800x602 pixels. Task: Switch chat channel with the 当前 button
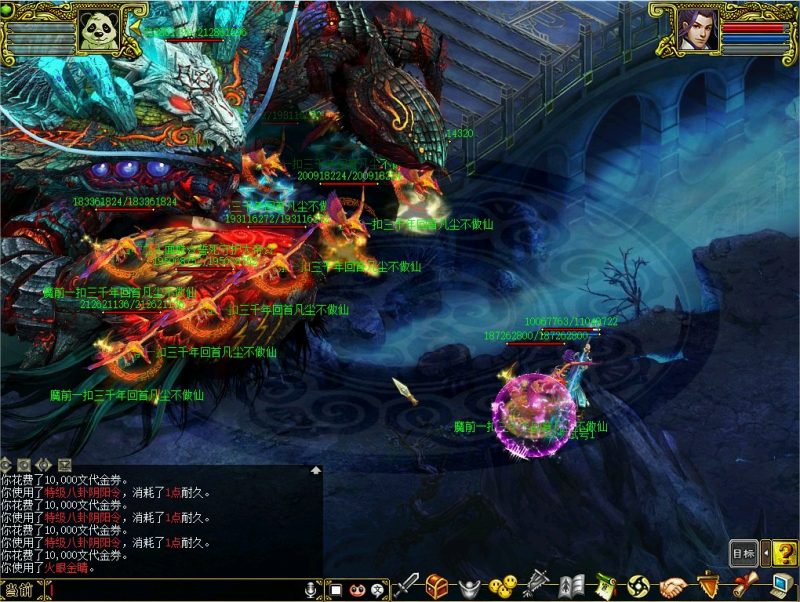pos(22,590)
